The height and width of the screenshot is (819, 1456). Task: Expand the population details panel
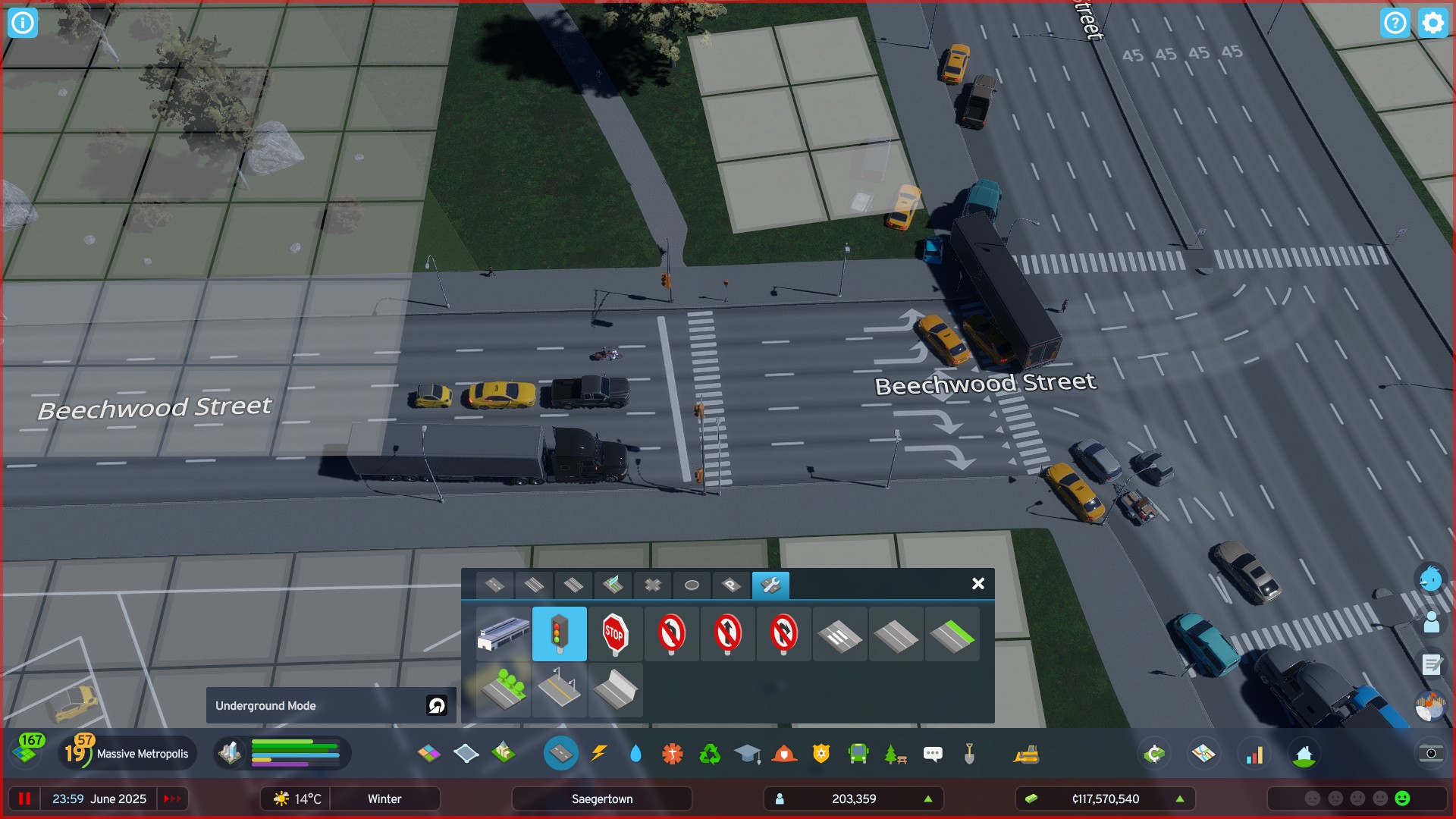[928, 799]
